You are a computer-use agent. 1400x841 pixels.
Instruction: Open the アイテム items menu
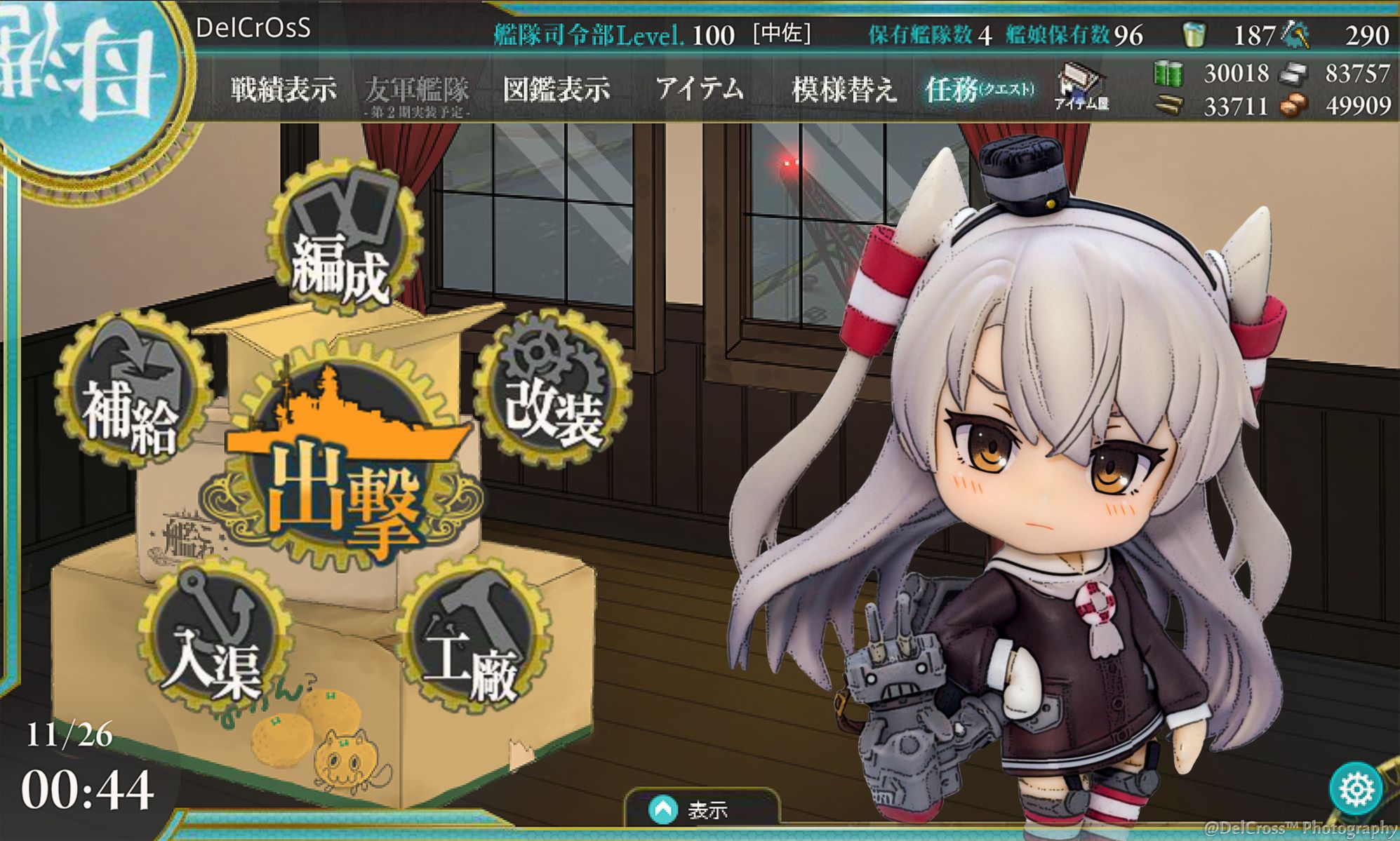click(699, 90)
